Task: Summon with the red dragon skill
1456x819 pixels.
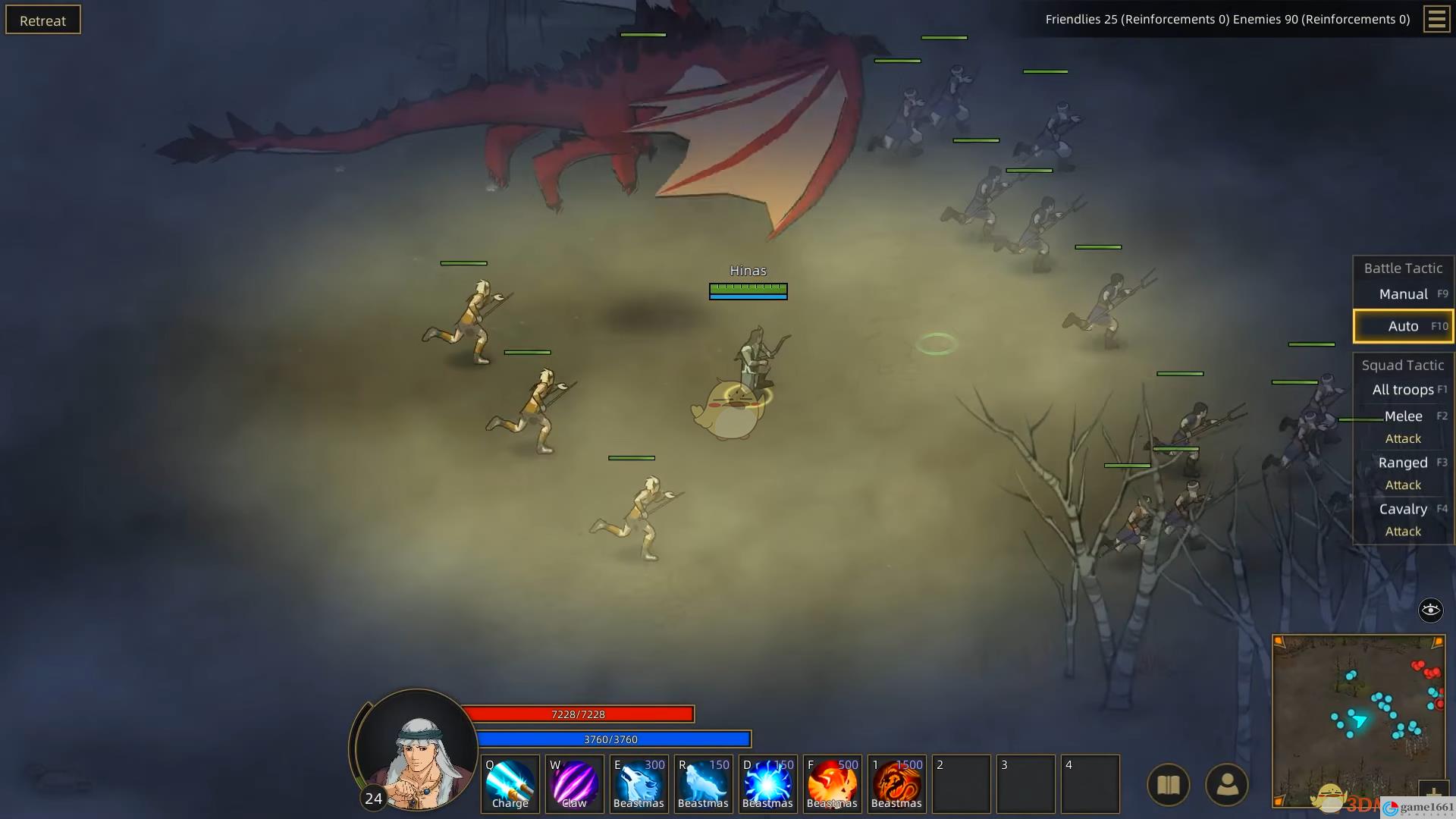Action: tap(896, 784)
